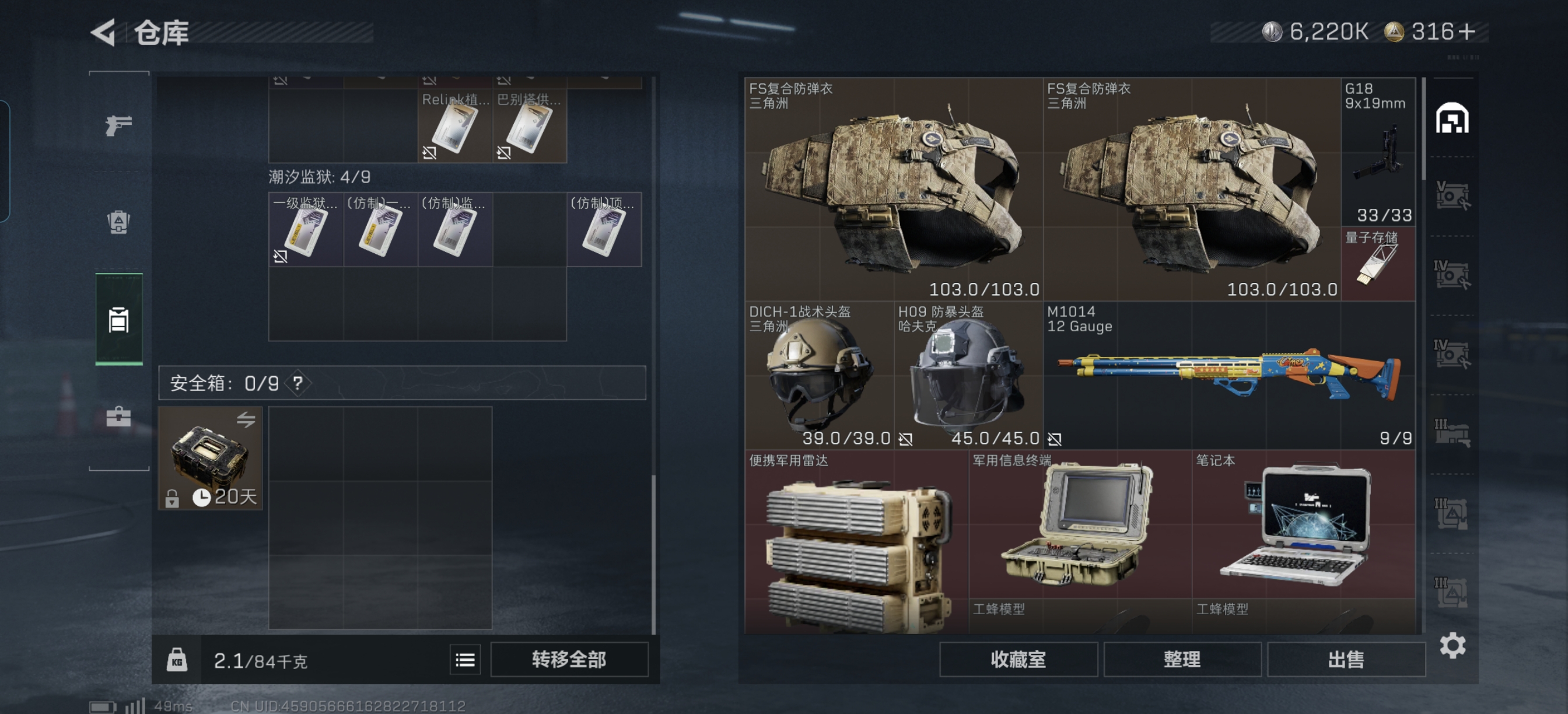Open stash settings gear

[x=1452, y=645]
